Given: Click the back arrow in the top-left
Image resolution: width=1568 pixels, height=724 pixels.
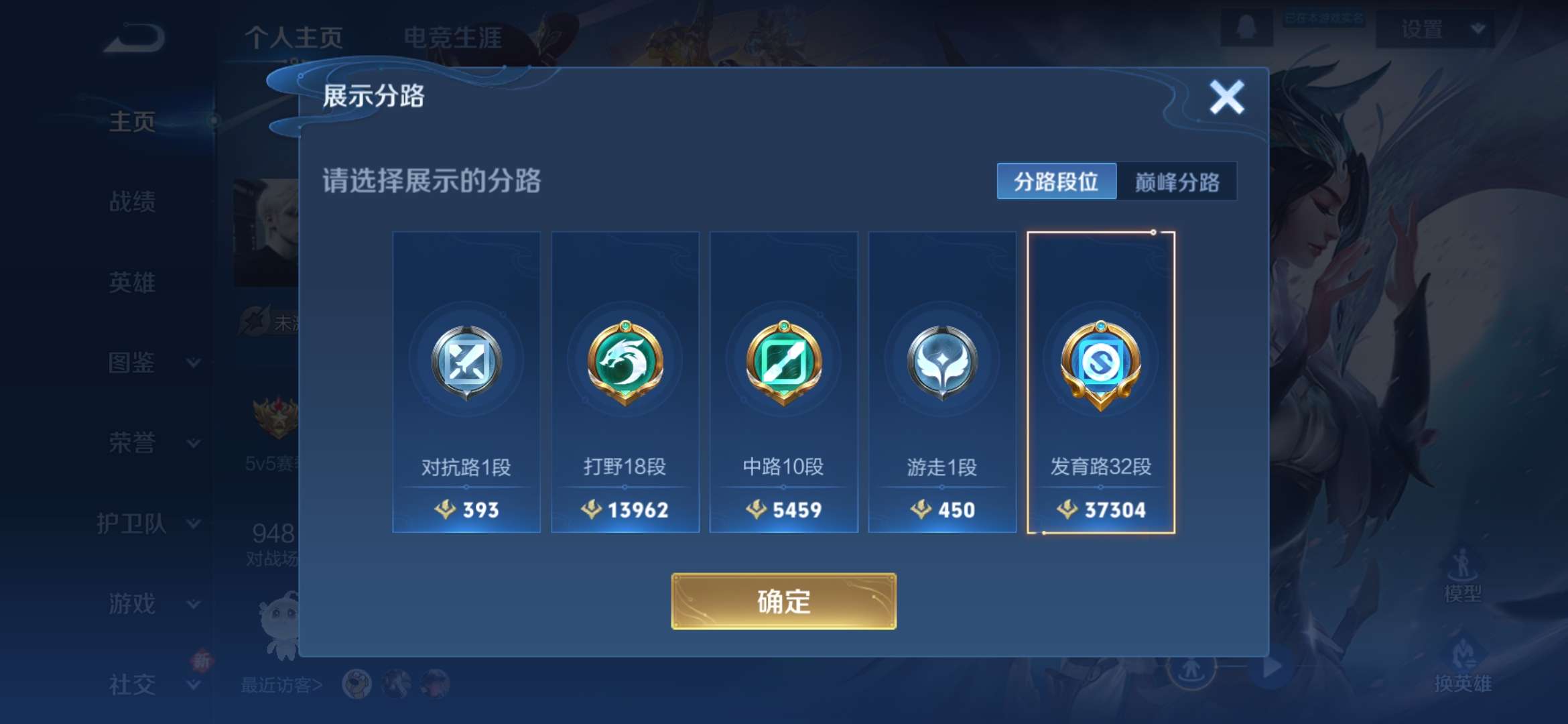Looking at the screenshot, I should 133,37.
